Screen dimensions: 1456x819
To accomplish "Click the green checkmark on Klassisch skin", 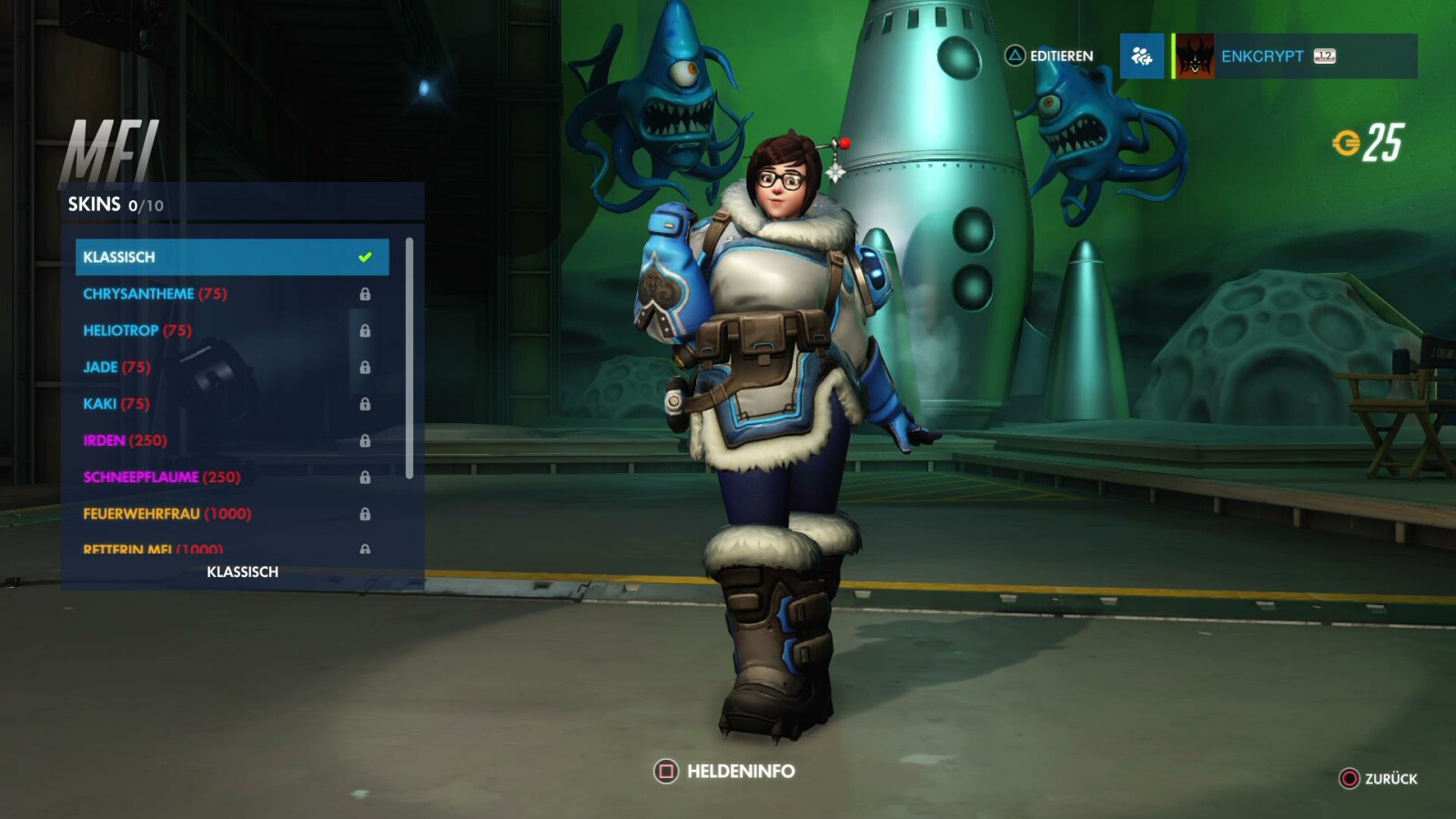I will 367,256.
